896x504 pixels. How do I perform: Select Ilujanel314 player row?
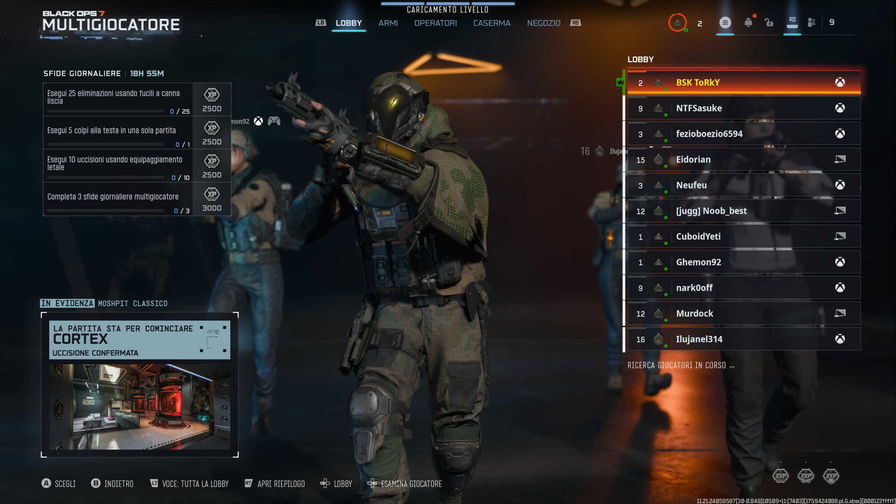tap(740, 339)
